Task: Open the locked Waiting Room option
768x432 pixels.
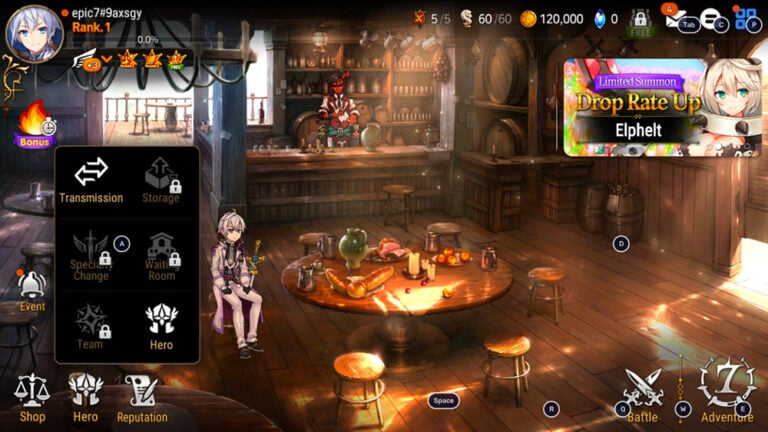Action: coord(161,255)
